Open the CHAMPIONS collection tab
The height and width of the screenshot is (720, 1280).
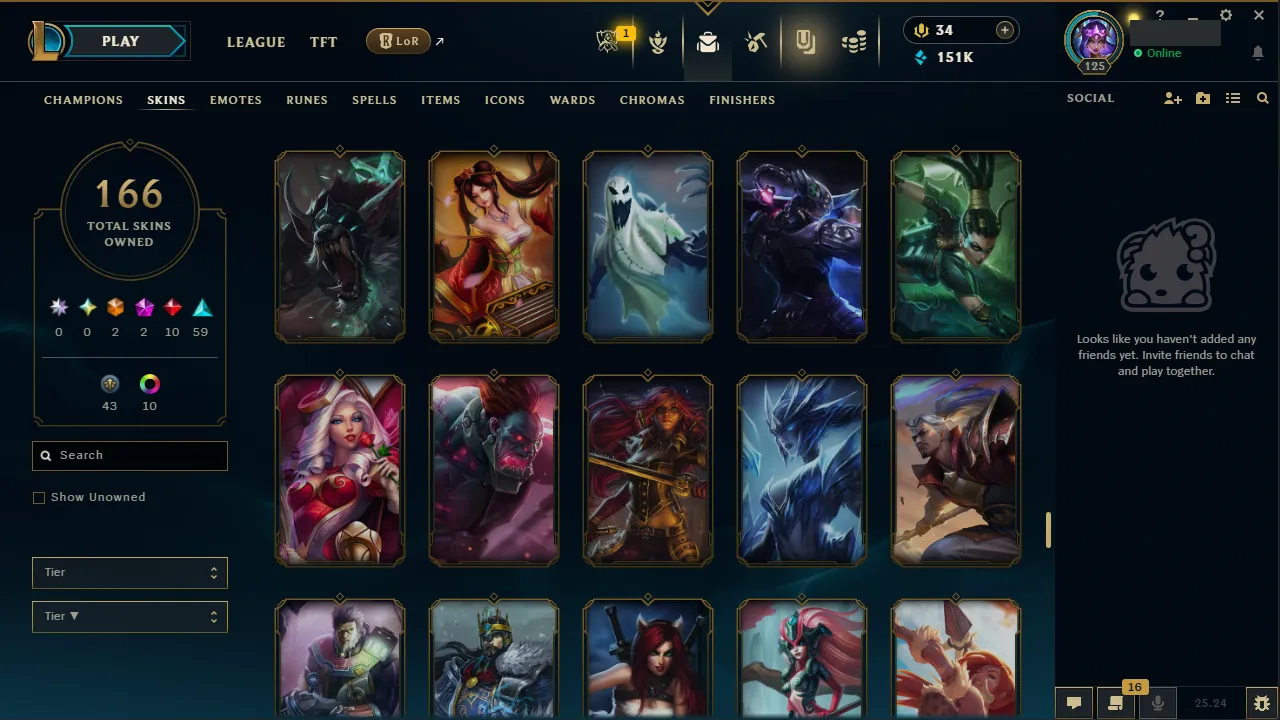(83, 100)
